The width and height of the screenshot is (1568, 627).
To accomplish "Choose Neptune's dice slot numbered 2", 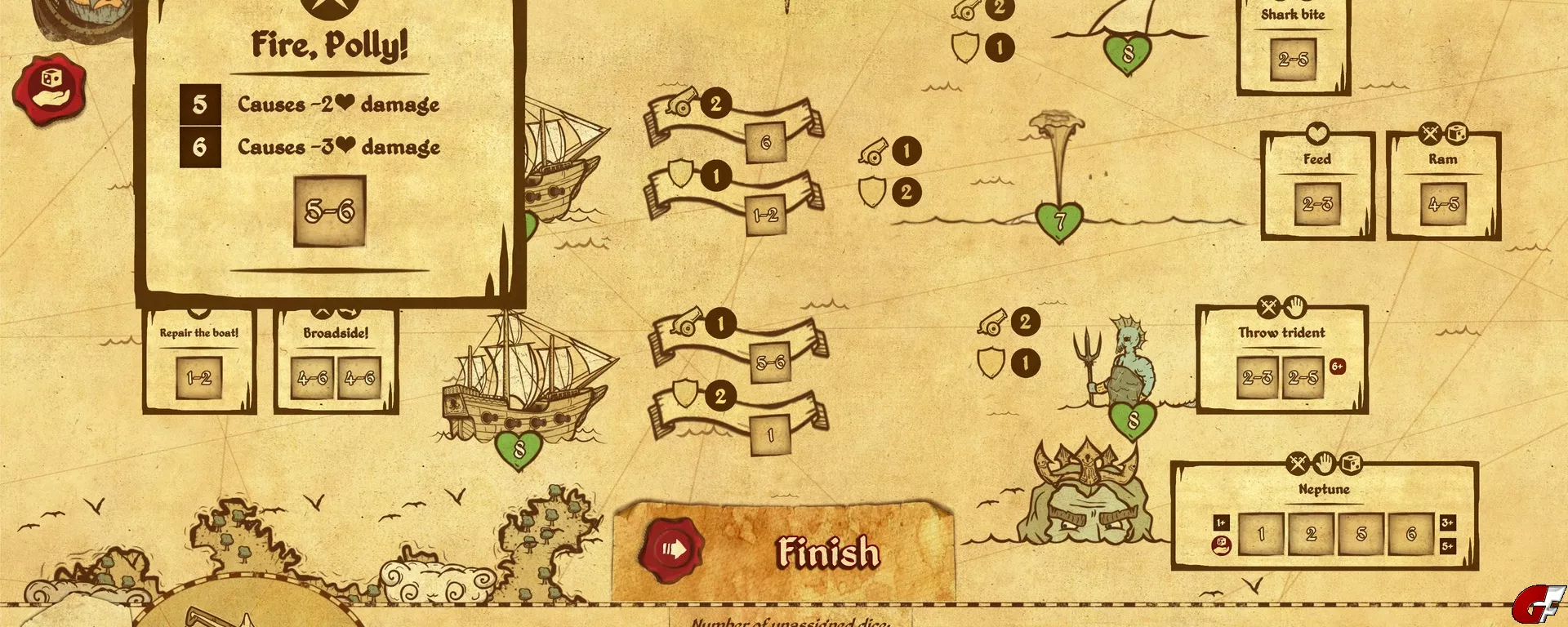I will tap(1311, 535).
